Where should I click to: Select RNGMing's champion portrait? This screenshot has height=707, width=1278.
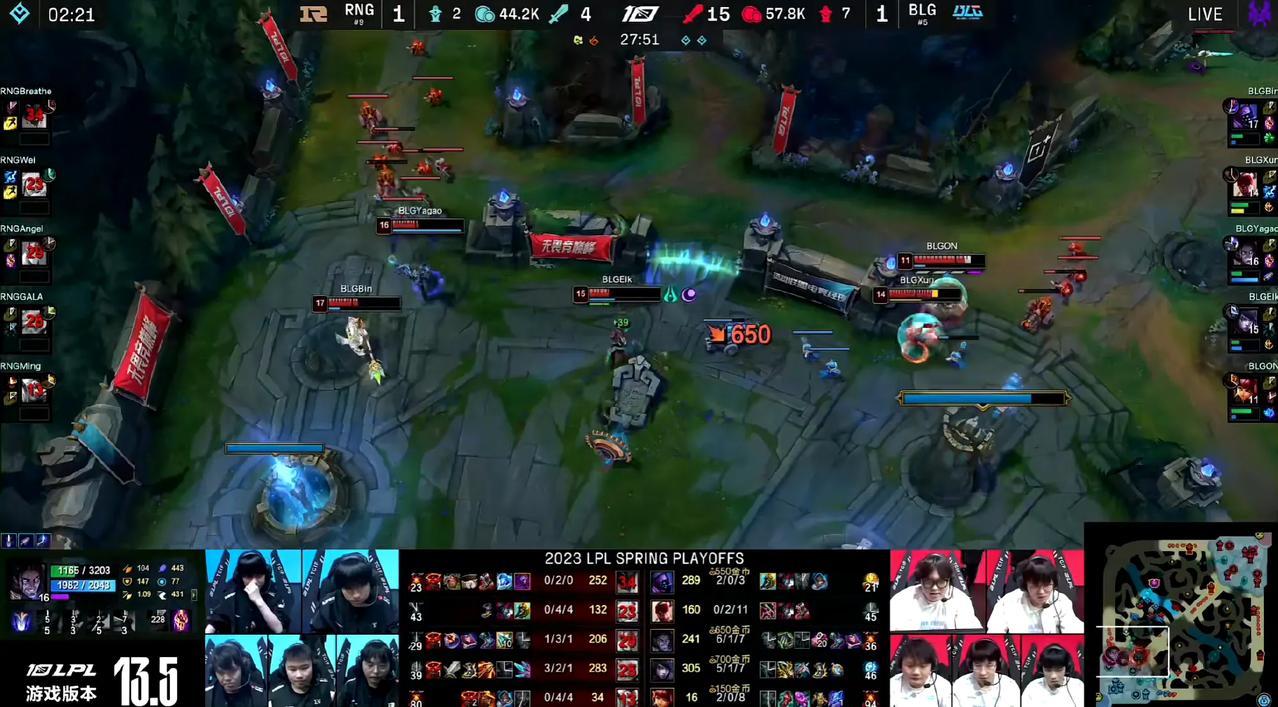click(35, 391)
